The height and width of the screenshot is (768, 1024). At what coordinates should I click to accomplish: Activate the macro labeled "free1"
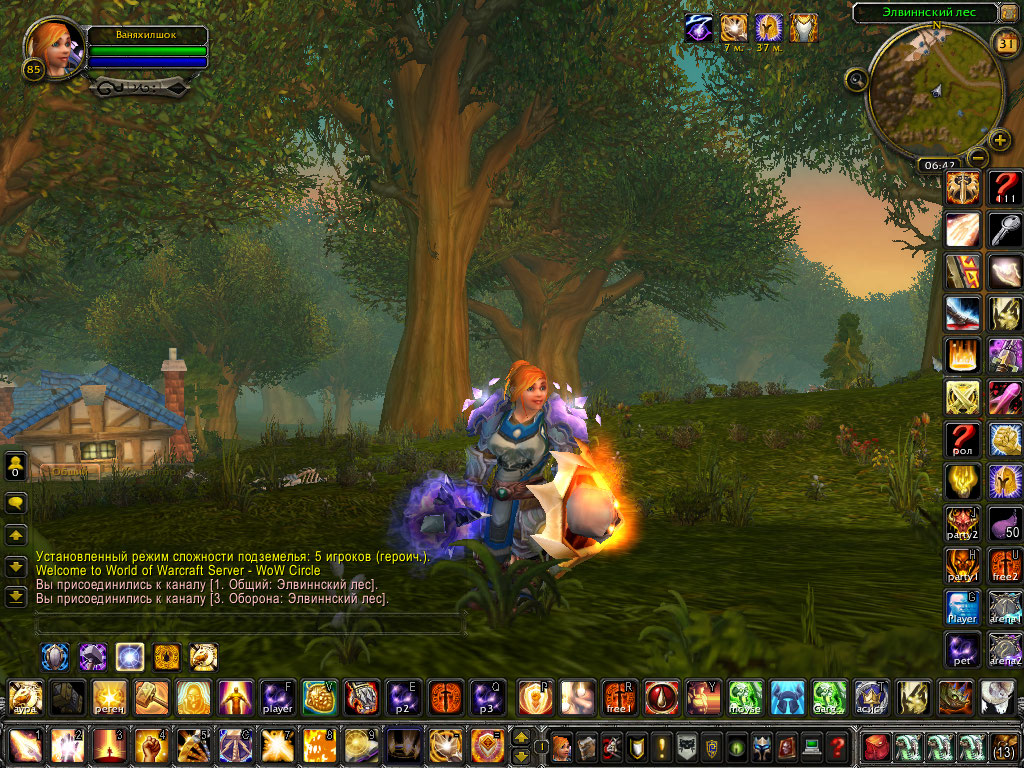pos(619,697)
